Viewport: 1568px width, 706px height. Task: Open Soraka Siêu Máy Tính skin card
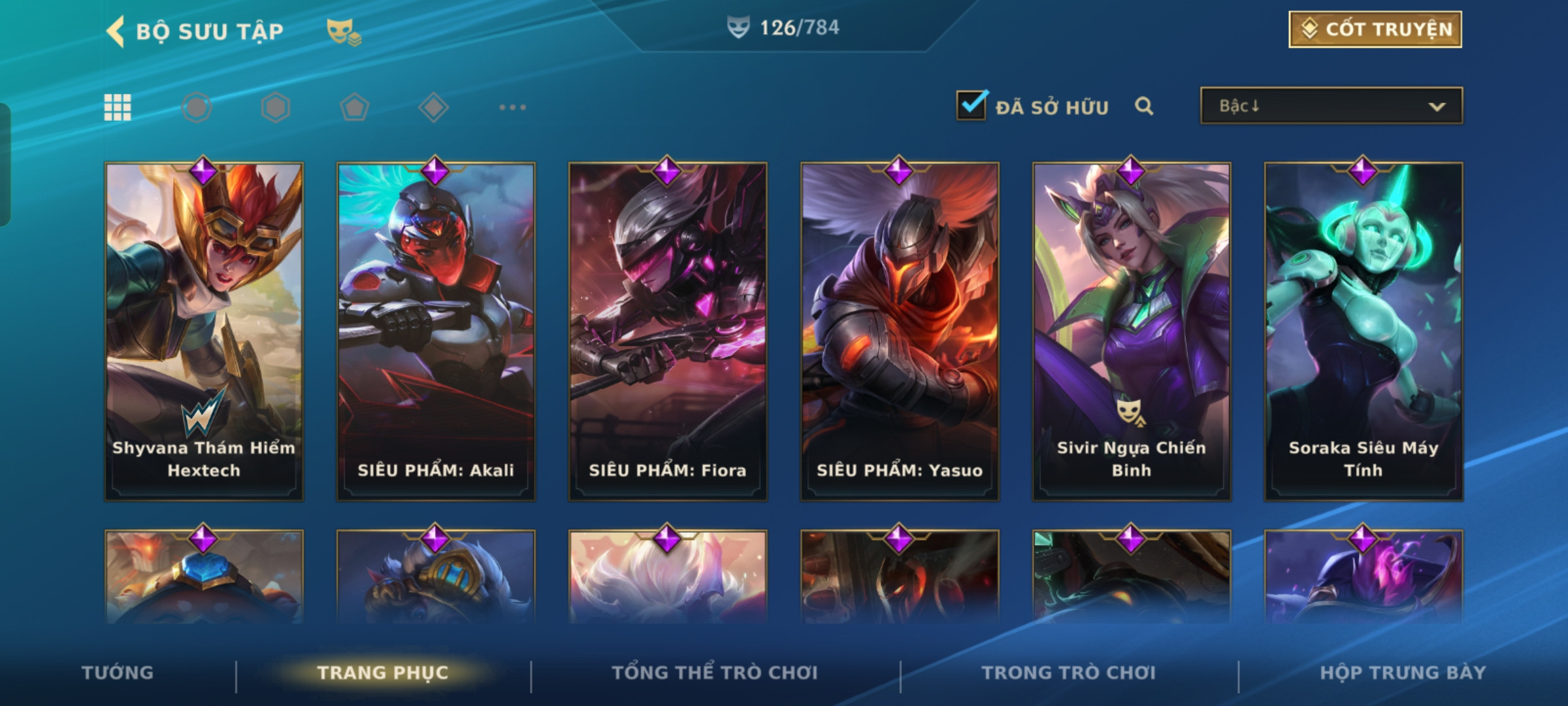tap(1364, 331)
